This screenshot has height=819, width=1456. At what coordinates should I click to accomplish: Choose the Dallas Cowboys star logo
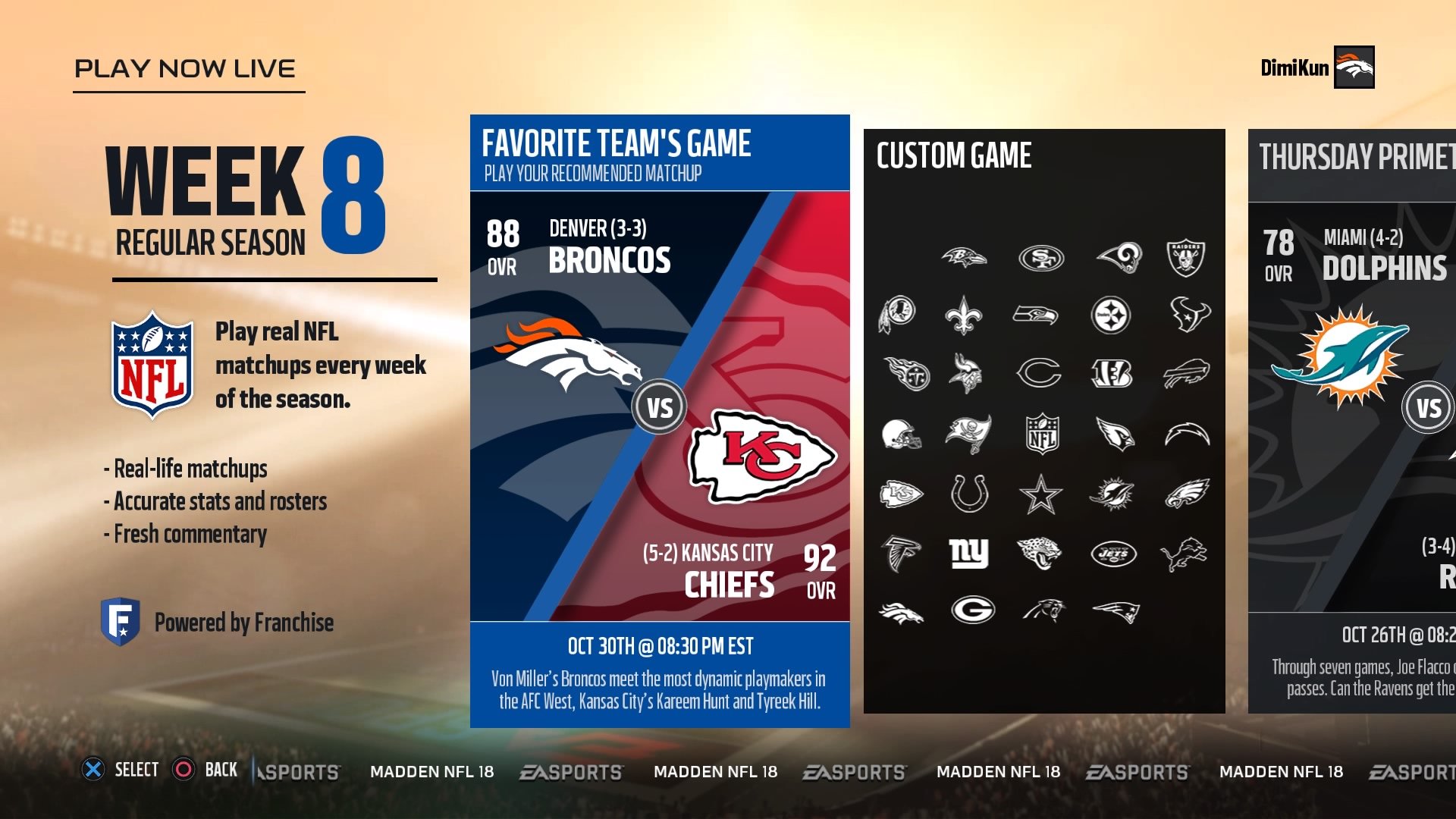pyautogui.click(x=1040, y=493)
